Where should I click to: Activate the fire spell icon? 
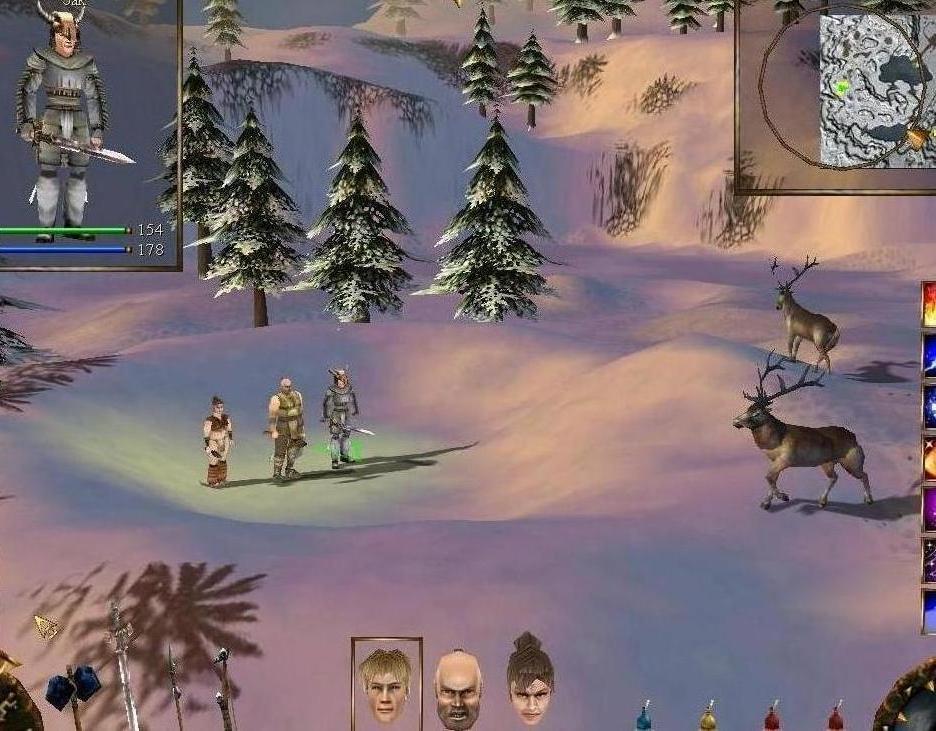pos(929,305)
